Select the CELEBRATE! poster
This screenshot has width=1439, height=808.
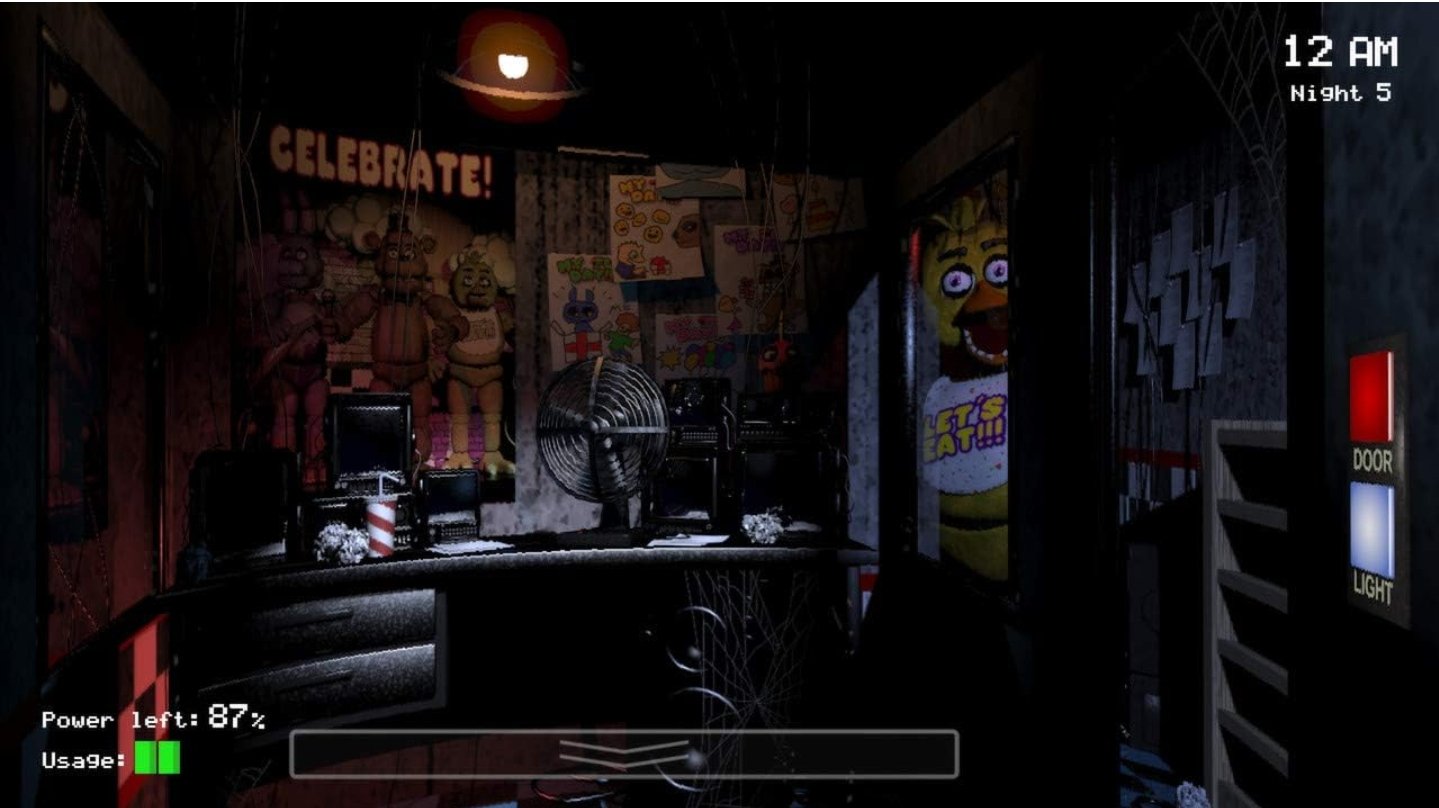click(383, 158)
